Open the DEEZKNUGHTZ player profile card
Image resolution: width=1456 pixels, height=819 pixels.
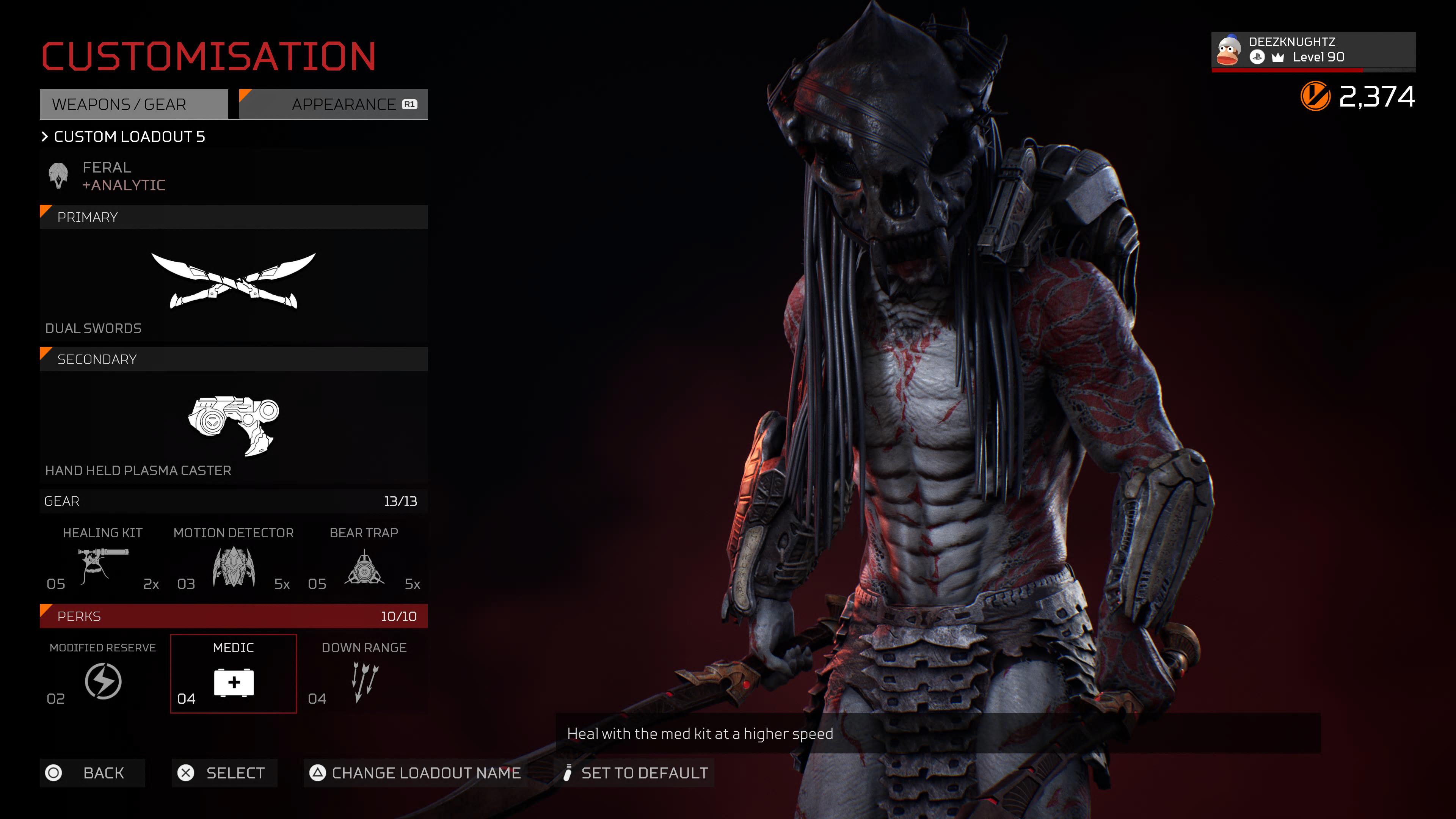(1312, 50)
